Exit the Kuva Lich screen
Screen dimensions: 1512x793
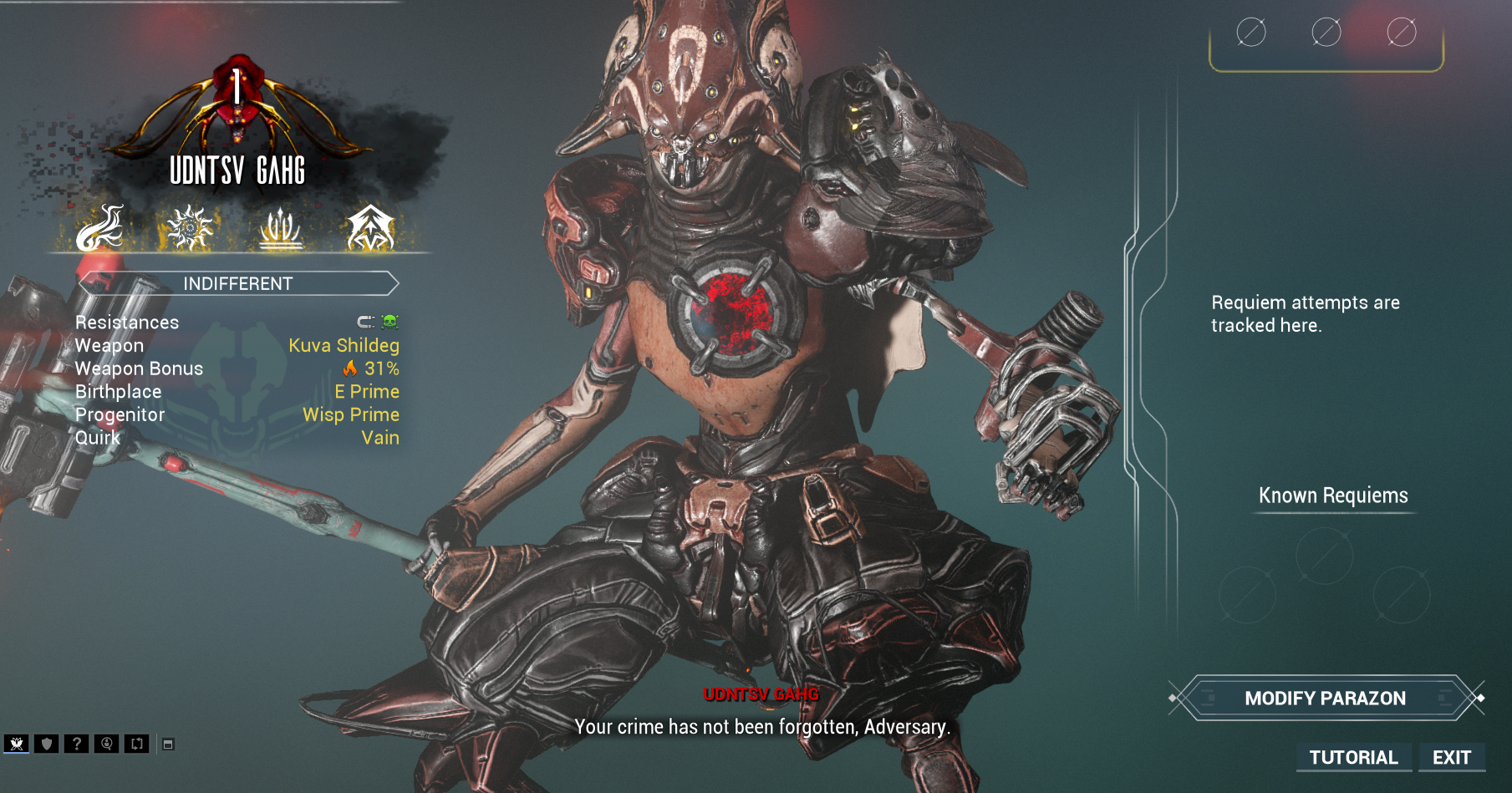point(1451,757)
